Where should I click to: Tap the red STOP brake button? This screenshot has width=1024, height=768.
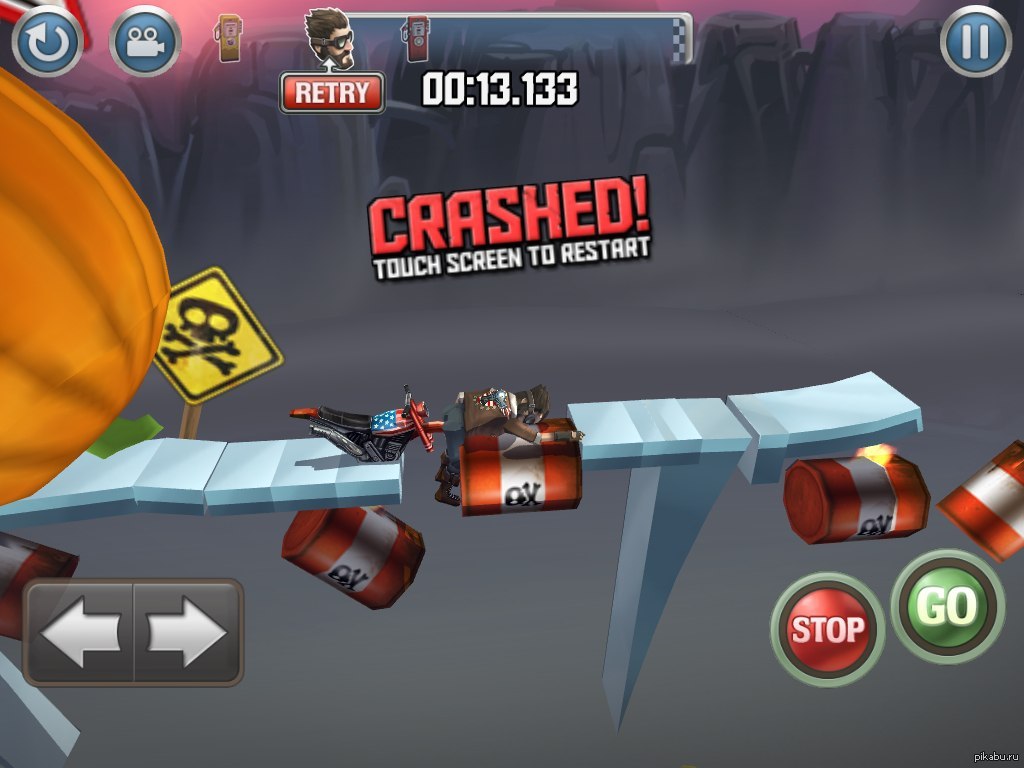tap(827, 629)
